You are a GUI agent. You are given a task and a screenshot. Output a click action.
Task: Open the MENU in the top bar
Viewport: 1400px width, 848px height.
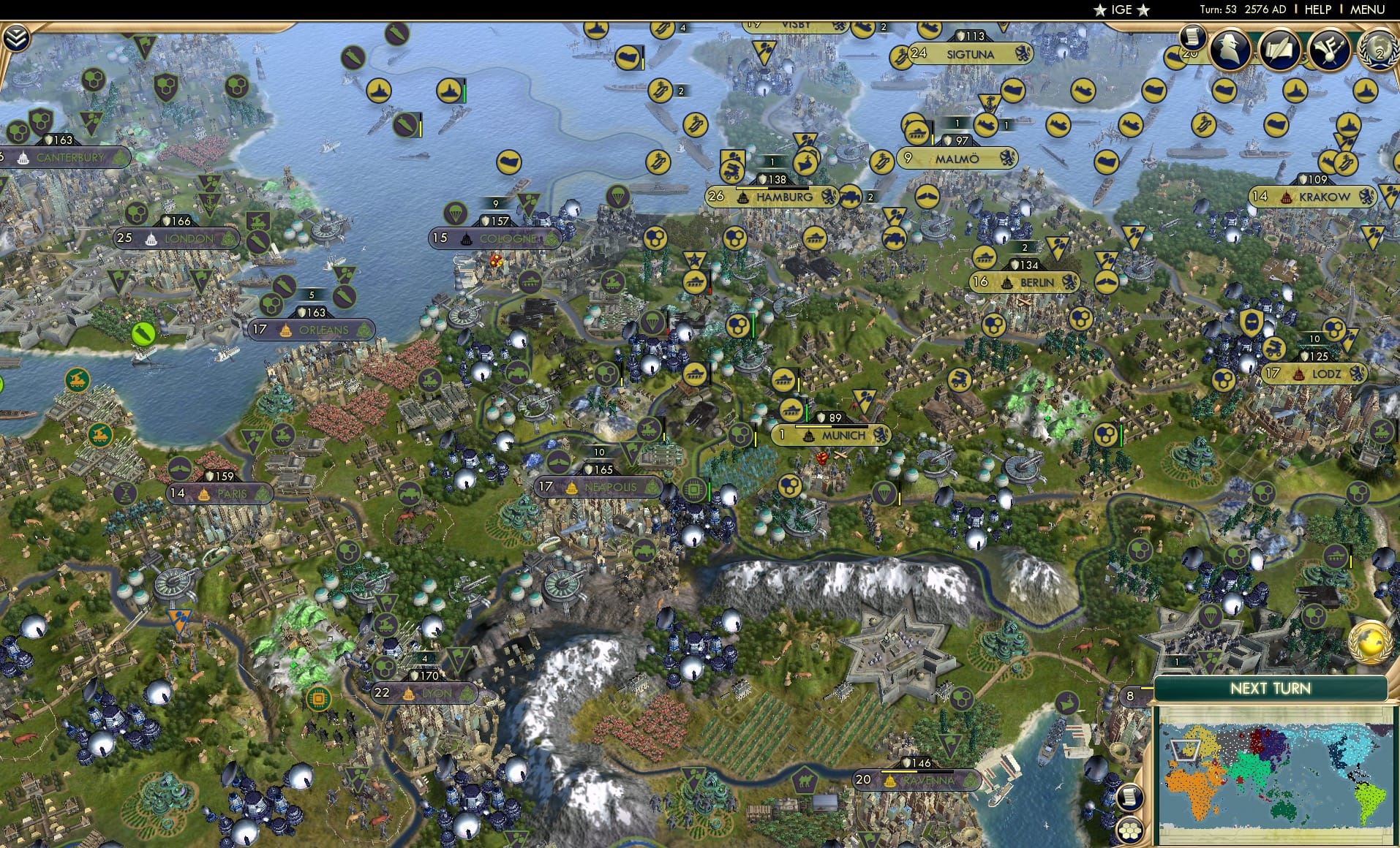point(1367,10)
